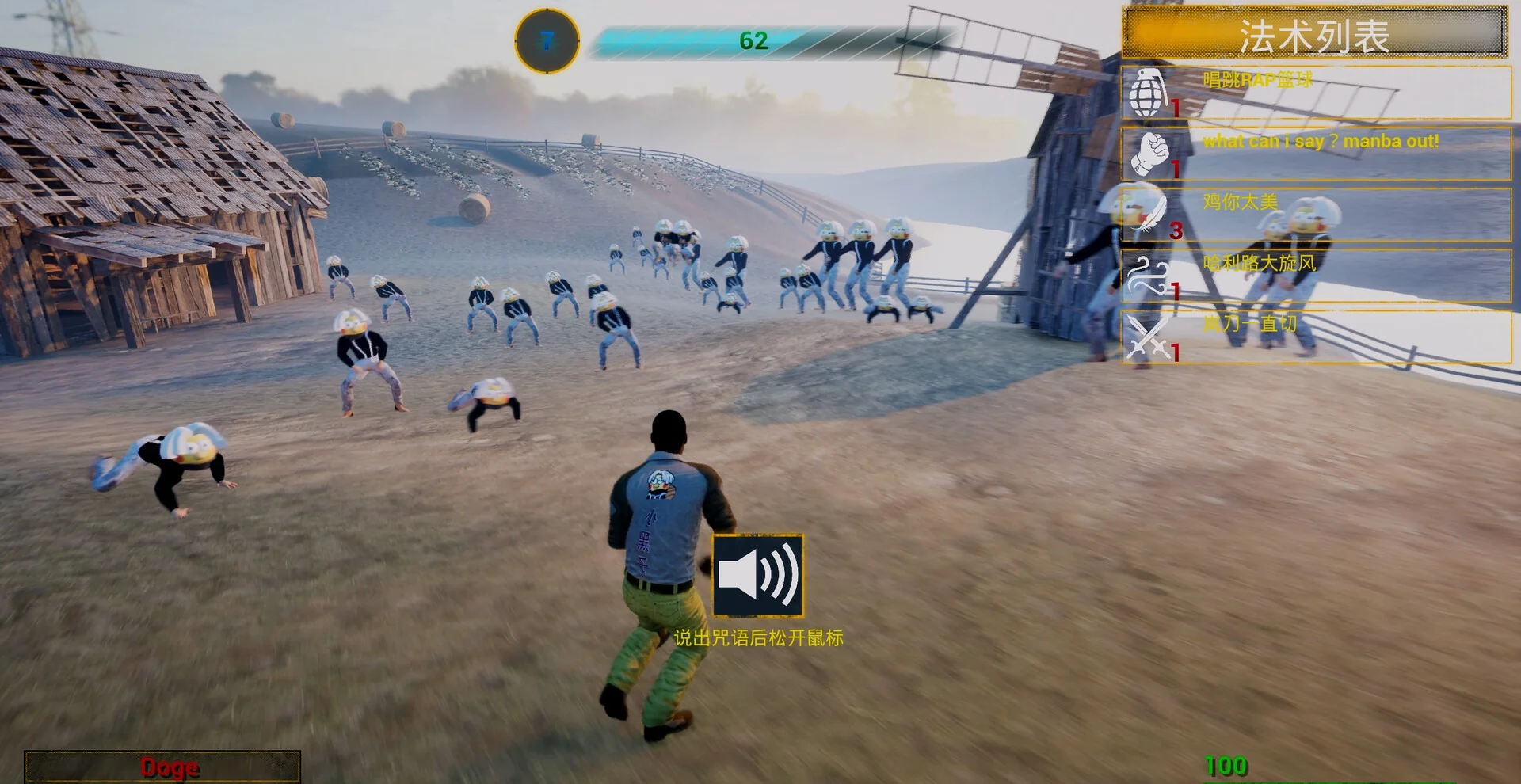Choose the 'what can i say? manba out!' spell

tap(1315, 154)
